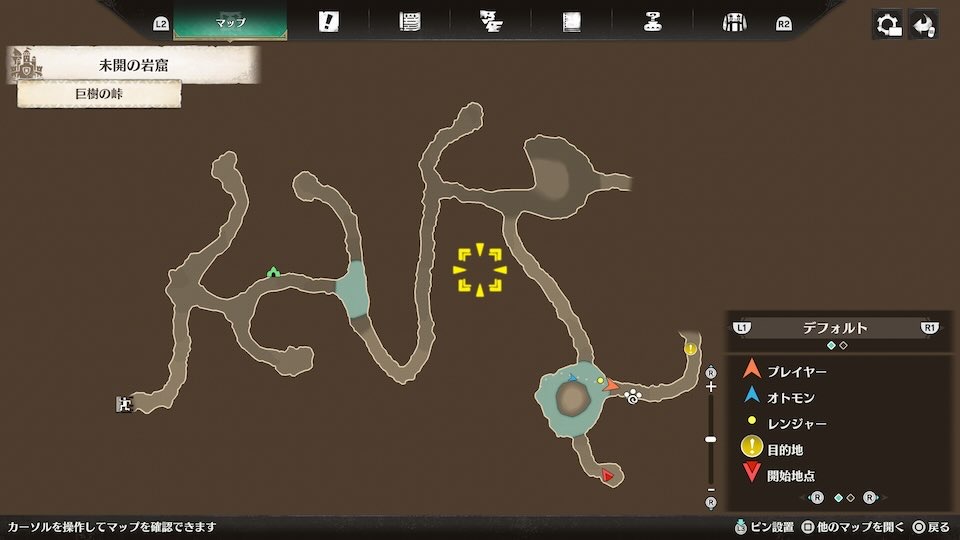This screenshot has width=960, height=540.
Task: Select the 目的地 legend entry
Action: (784, 450)
